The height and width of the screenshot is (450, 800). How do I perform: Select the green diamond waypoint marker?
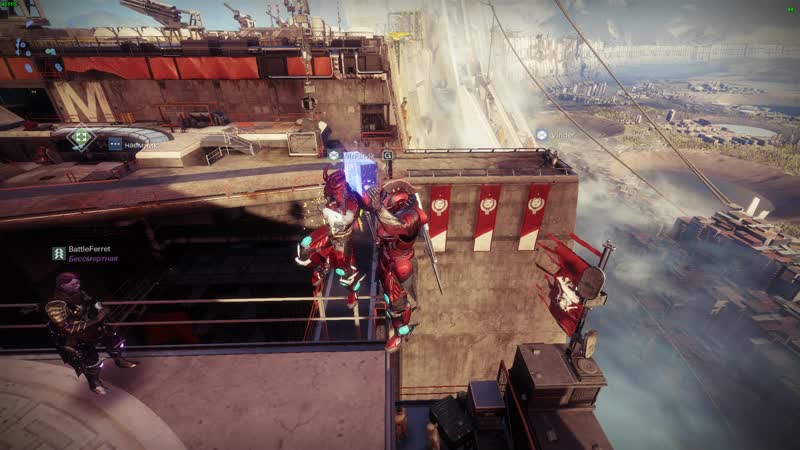(x=82, y=138)
